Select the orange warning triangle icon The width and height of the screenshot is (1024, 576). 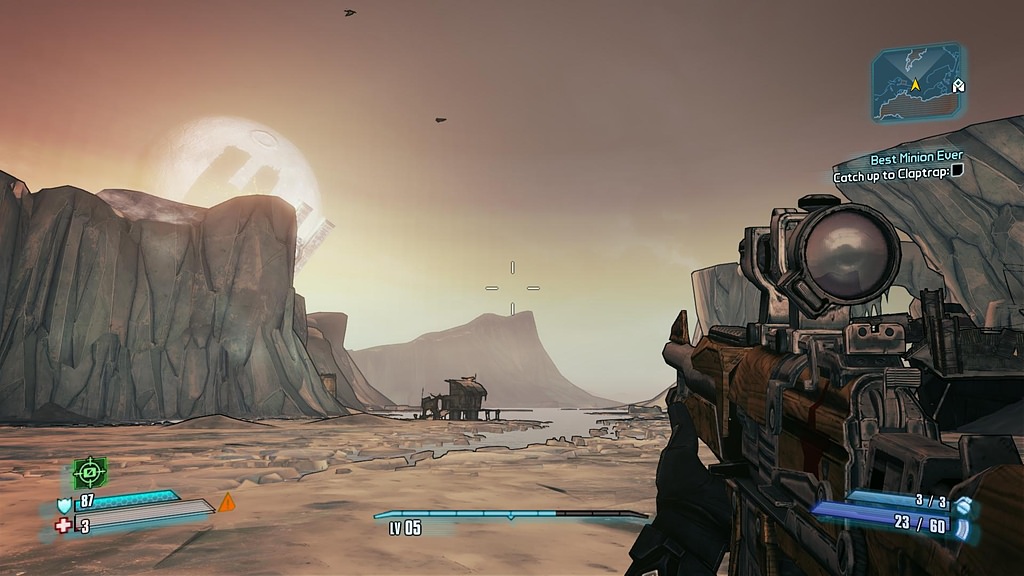227,502
